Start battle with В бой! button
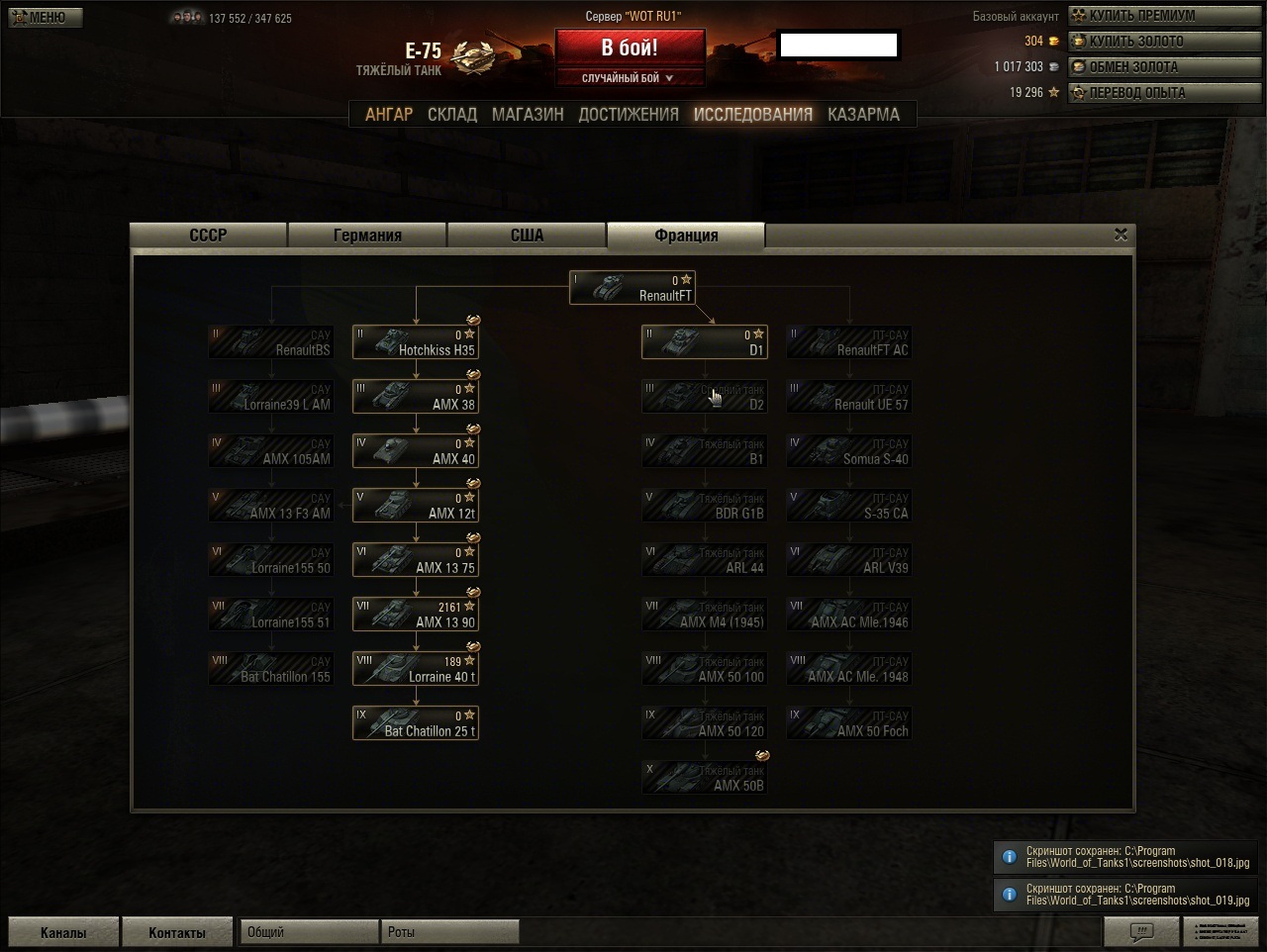 coord(630,48)
